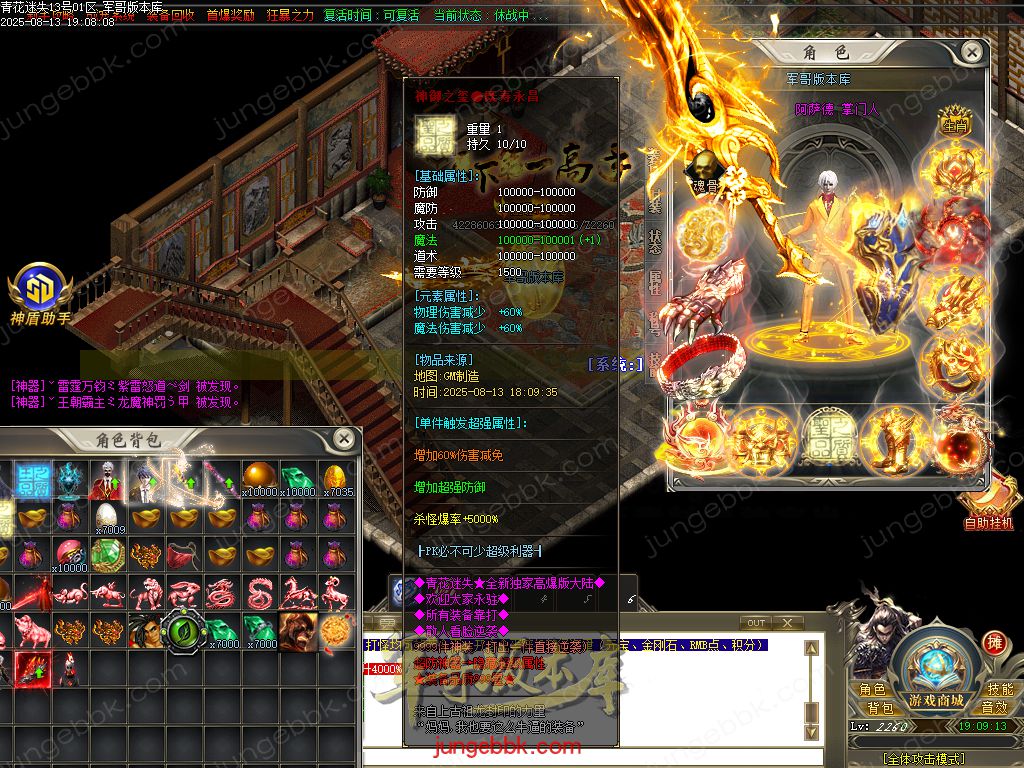The image size is (1024, 768).
Task: Close the 角色背包 inventory window
Action: coord(343,438)
